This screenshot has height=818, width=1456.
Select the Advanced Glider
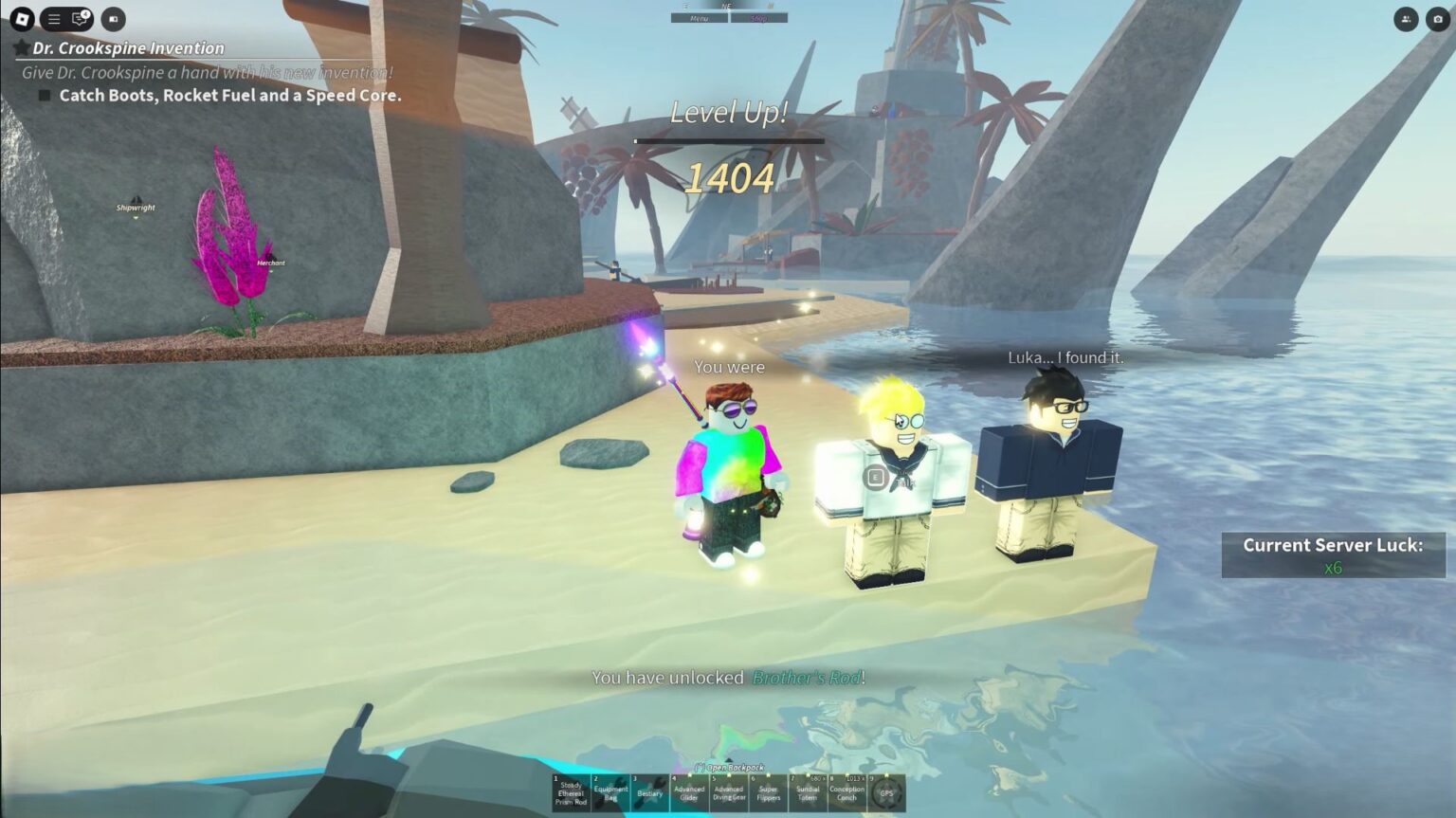click(688, 794)
